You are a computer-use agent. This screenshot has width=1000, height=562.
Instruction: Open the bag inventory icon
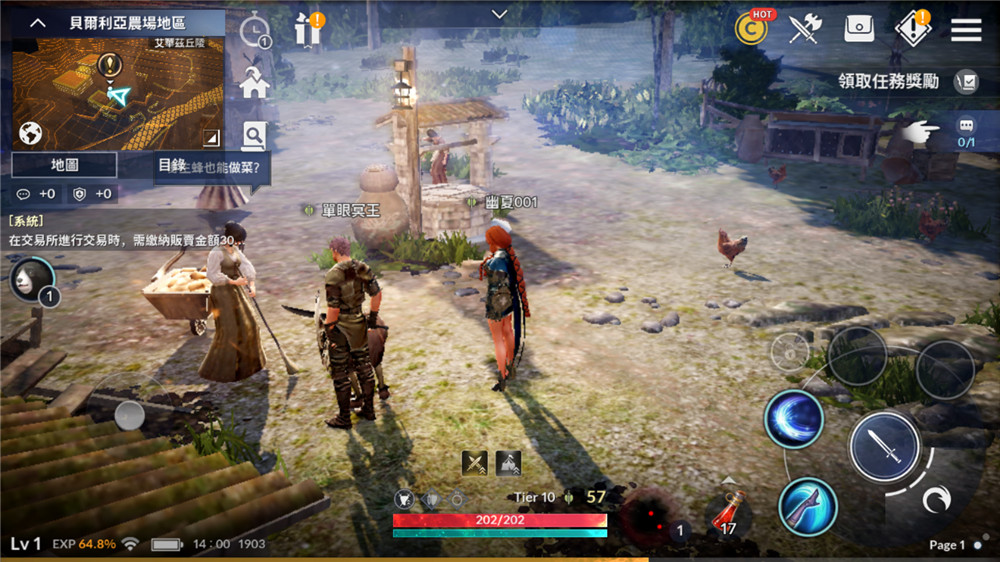859,29
